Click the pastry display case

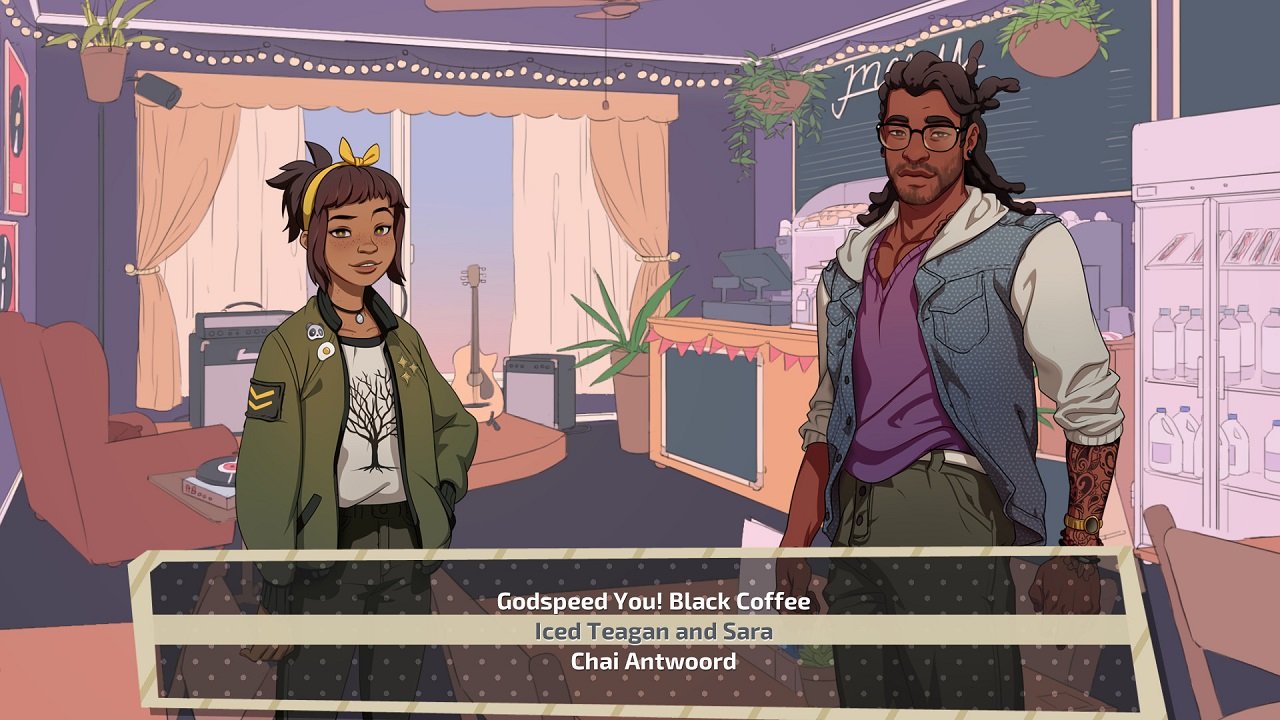tap(833, 213)
